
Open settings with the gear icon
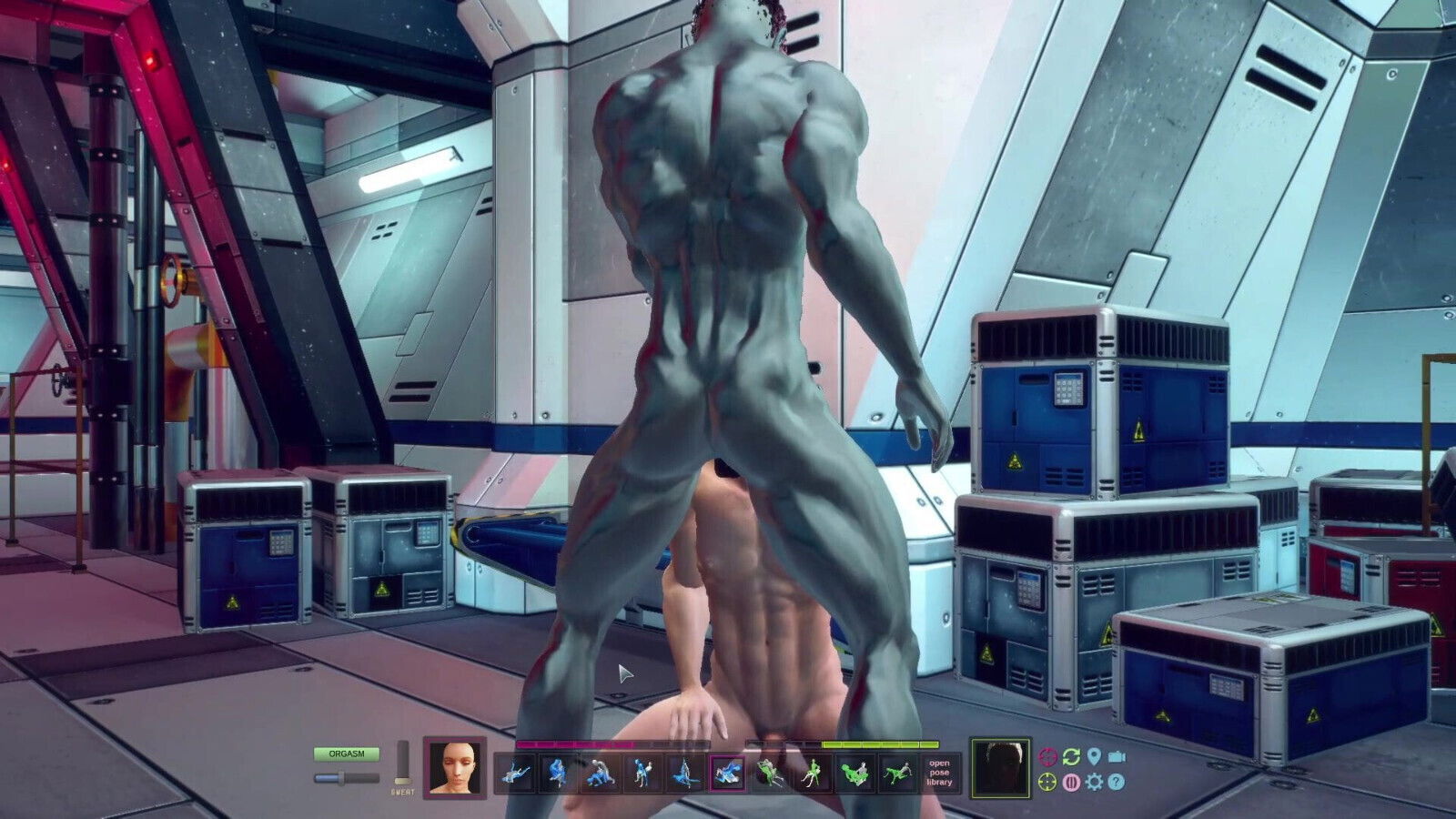1094,782
